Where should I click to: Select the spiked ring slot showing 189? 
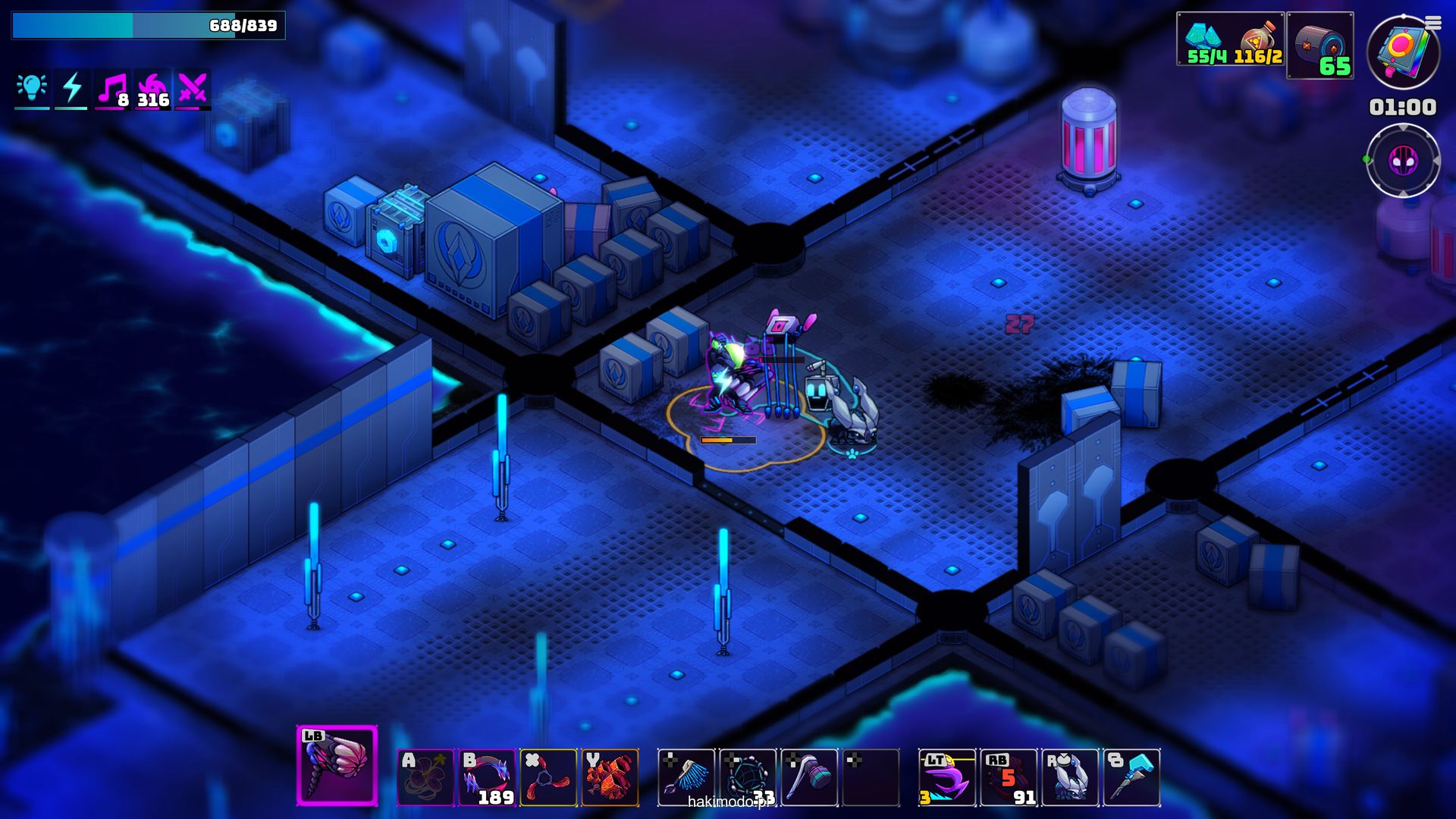pyautogui.click(x=487, y=777)
